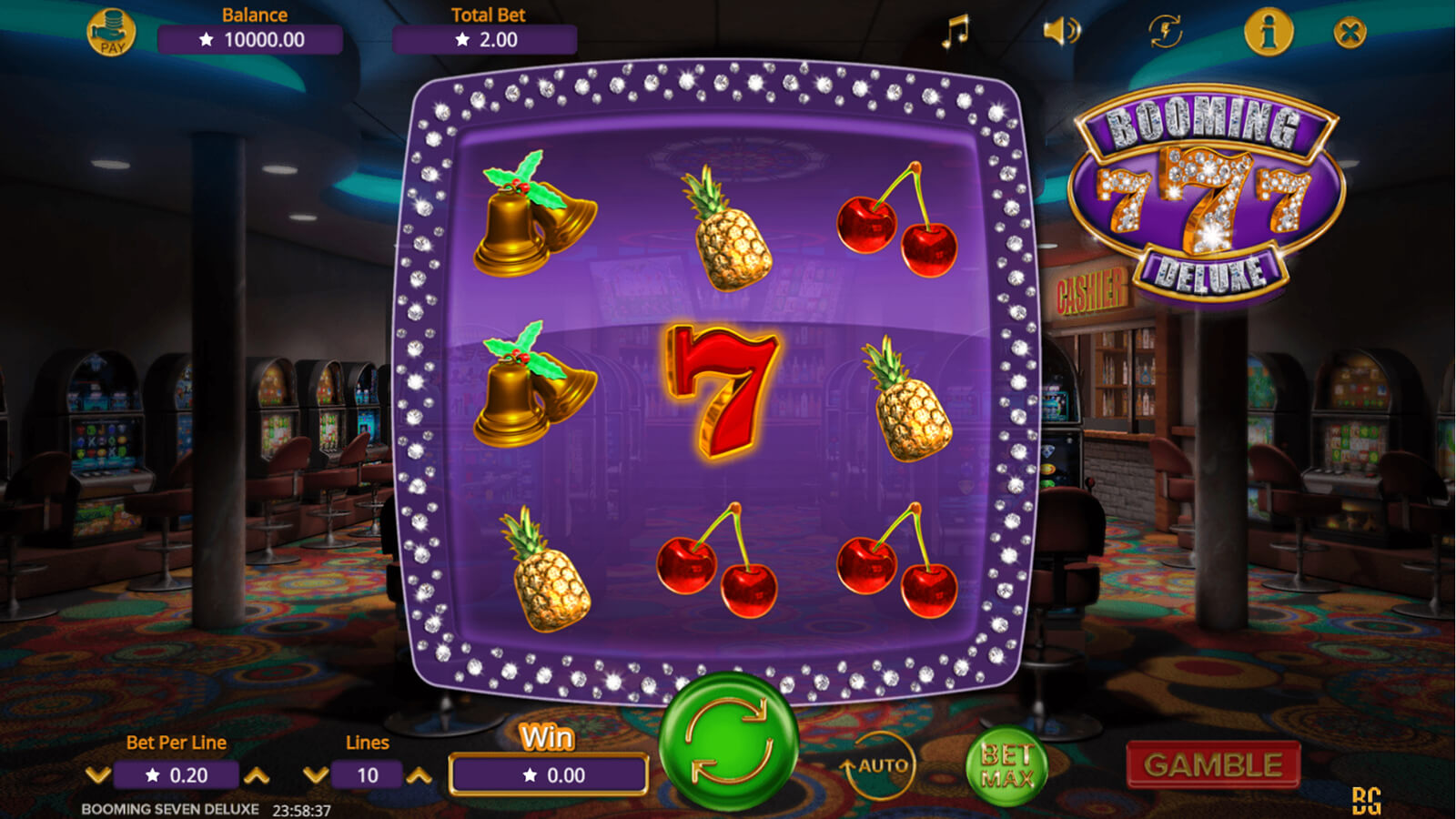This screenshot has width=1456, height=819.
Task: Enable AUTO spin mode
Action: click(x=875, y=767)
